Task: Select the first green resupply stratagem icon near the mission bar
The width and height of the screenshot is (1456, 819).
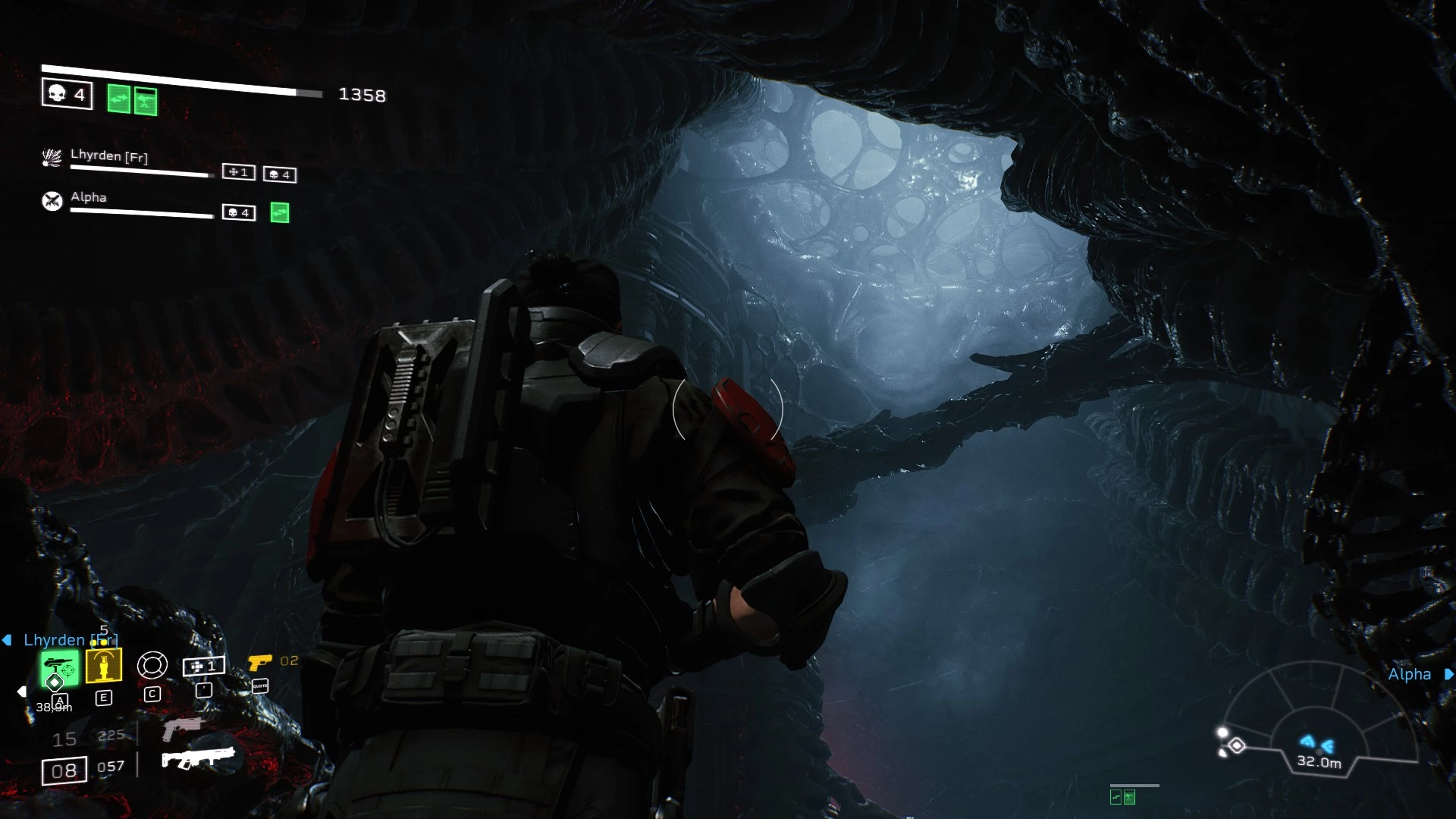Action: 118,99
